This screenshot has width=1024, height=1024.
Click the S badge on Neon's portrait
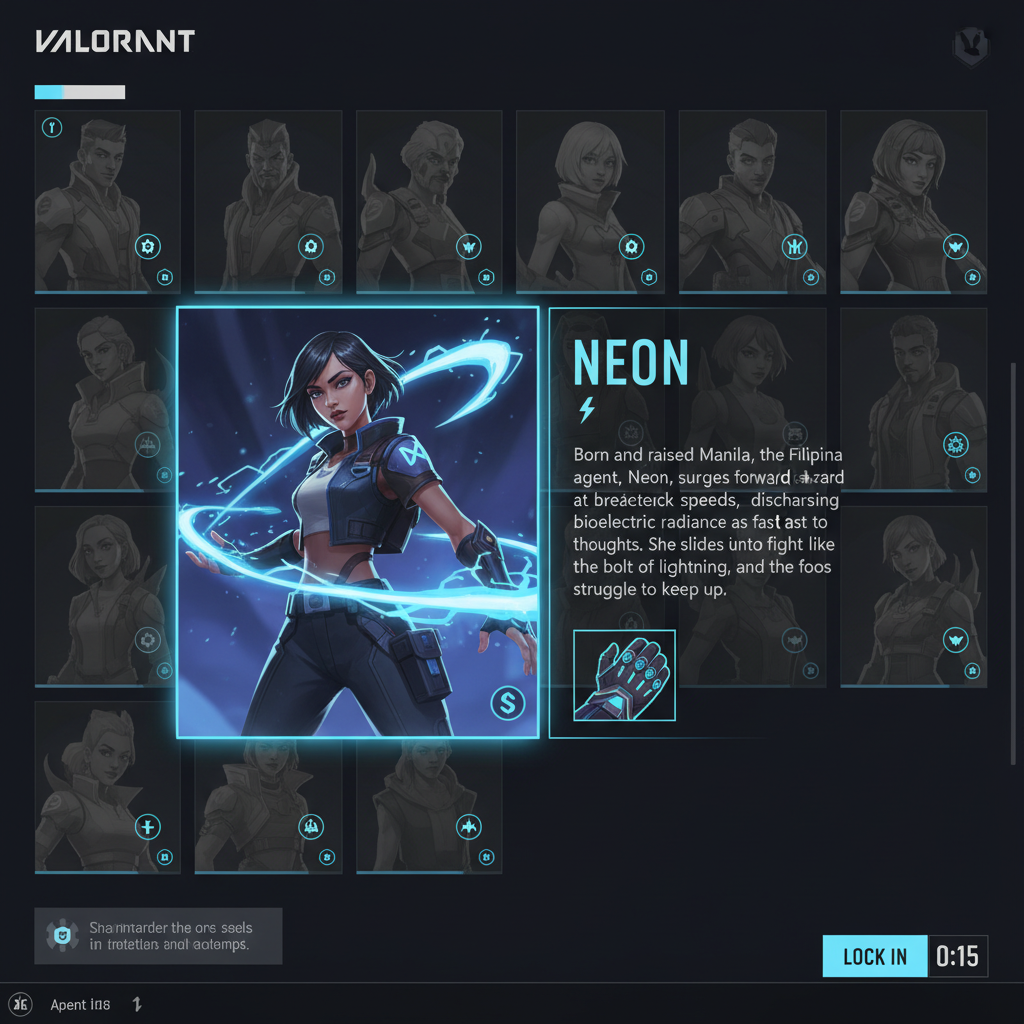[508, 703]
